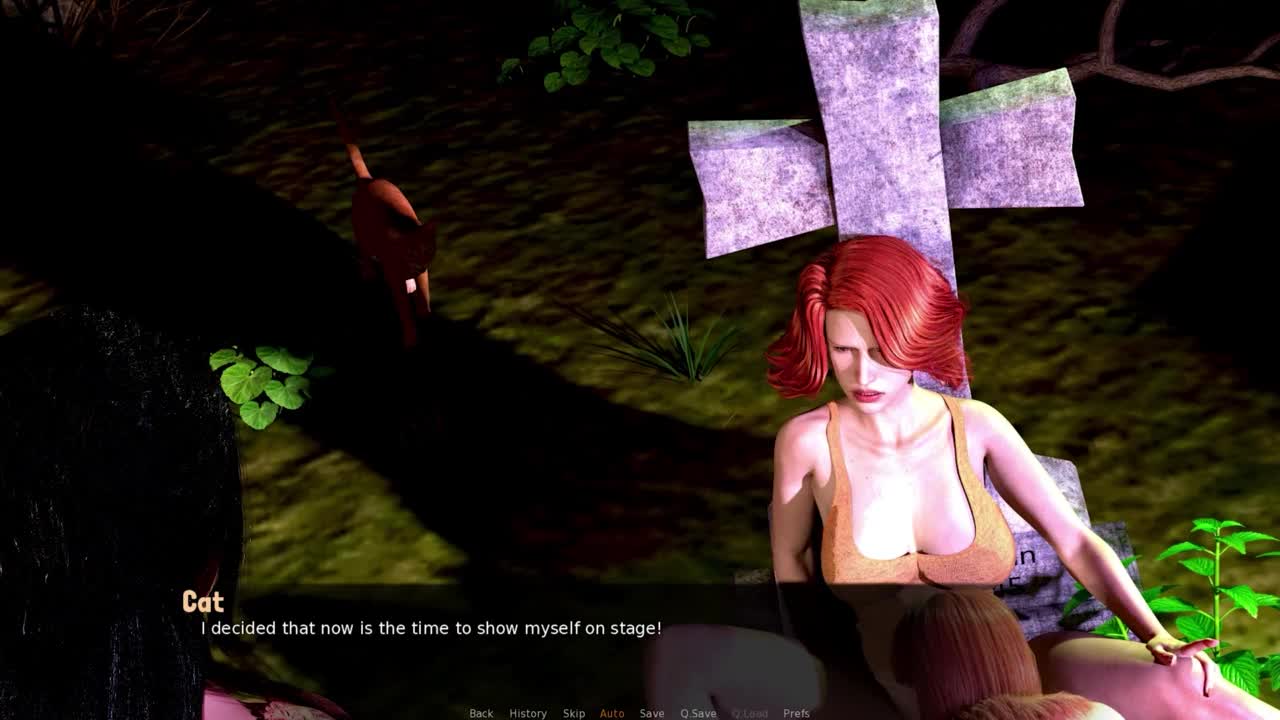Quick save with the Q.Save button
The image size is (1280, 720).
[x=698, y=713]
